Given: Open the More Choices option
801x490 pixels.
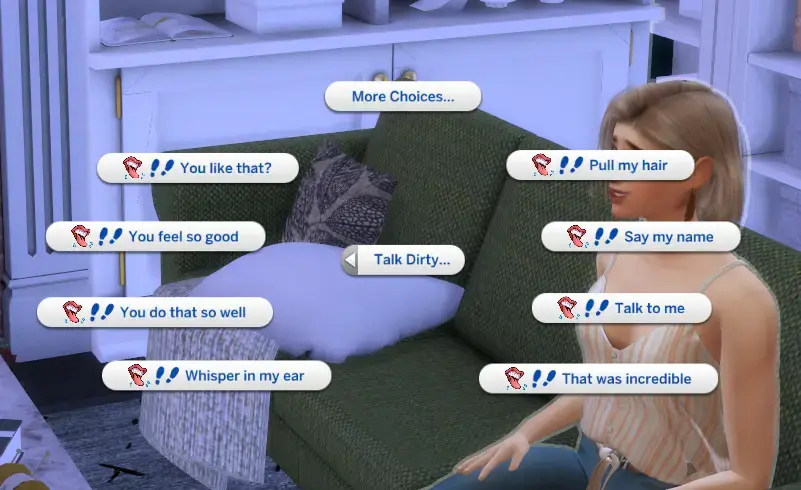Looking at the screenshot, I should click(403, 97).
